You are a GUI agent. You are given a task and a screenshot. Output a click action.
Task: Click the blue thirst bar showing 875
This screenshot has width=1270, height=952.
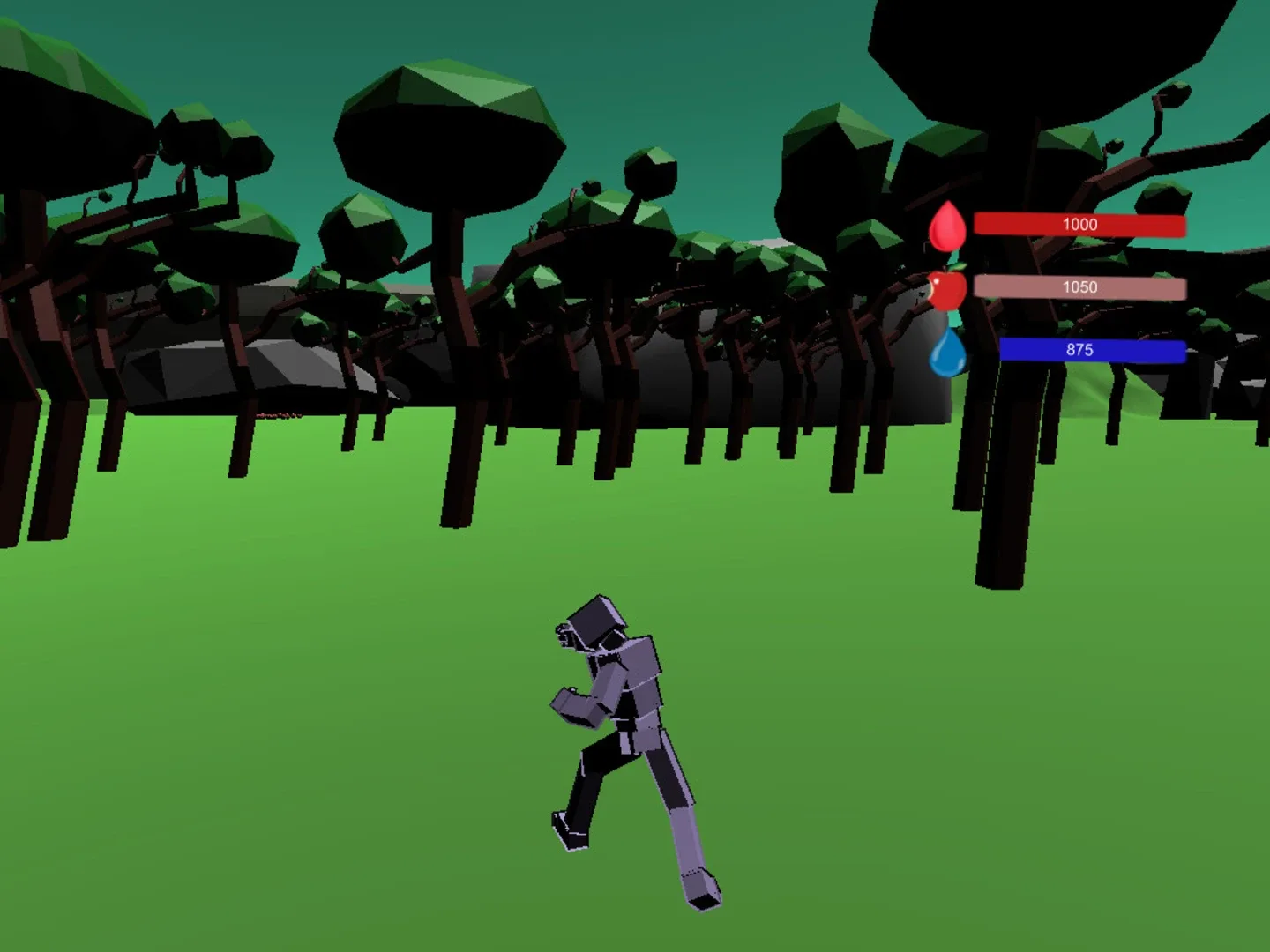(1091, 351)
